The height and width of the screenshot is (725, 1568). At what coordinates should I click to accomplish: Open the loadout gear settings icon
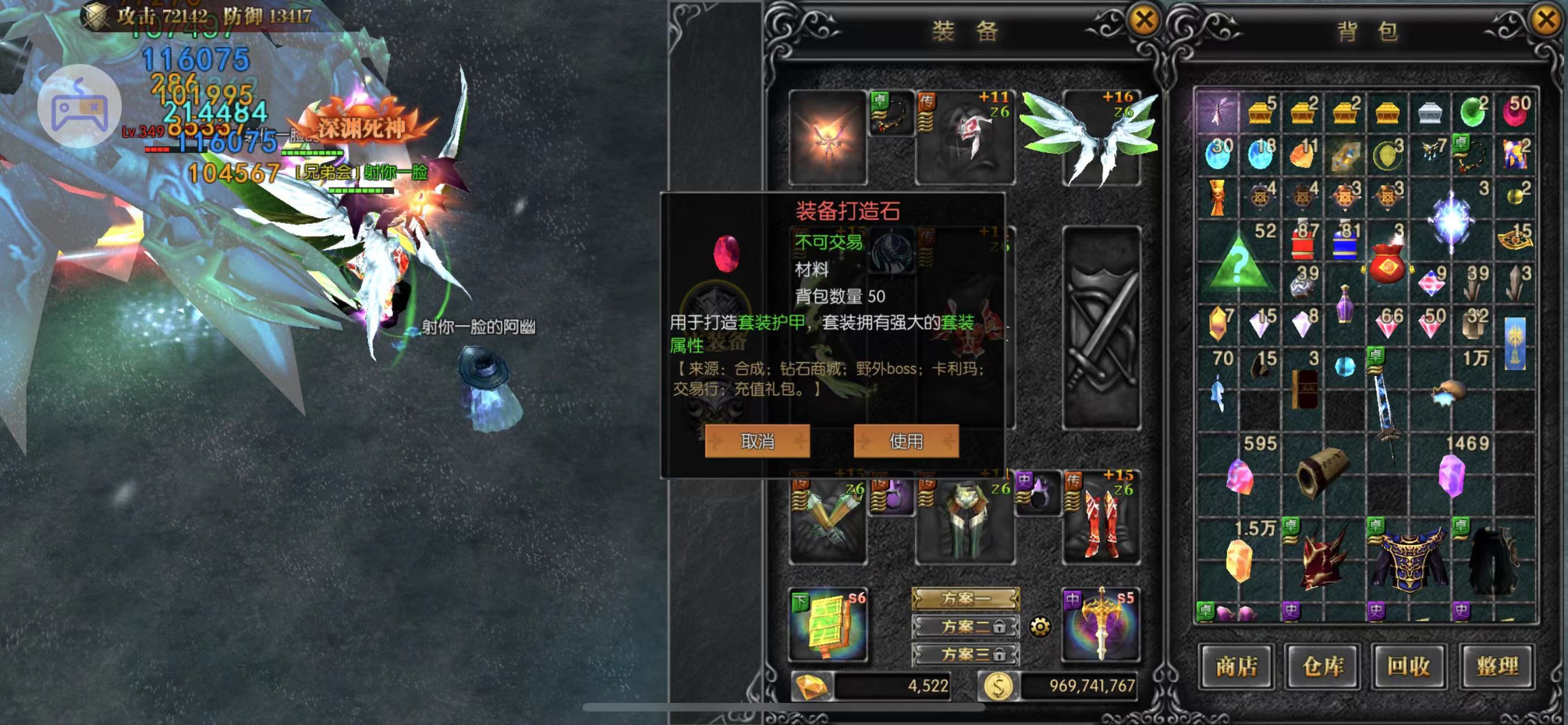click(x=1040, y=626)
